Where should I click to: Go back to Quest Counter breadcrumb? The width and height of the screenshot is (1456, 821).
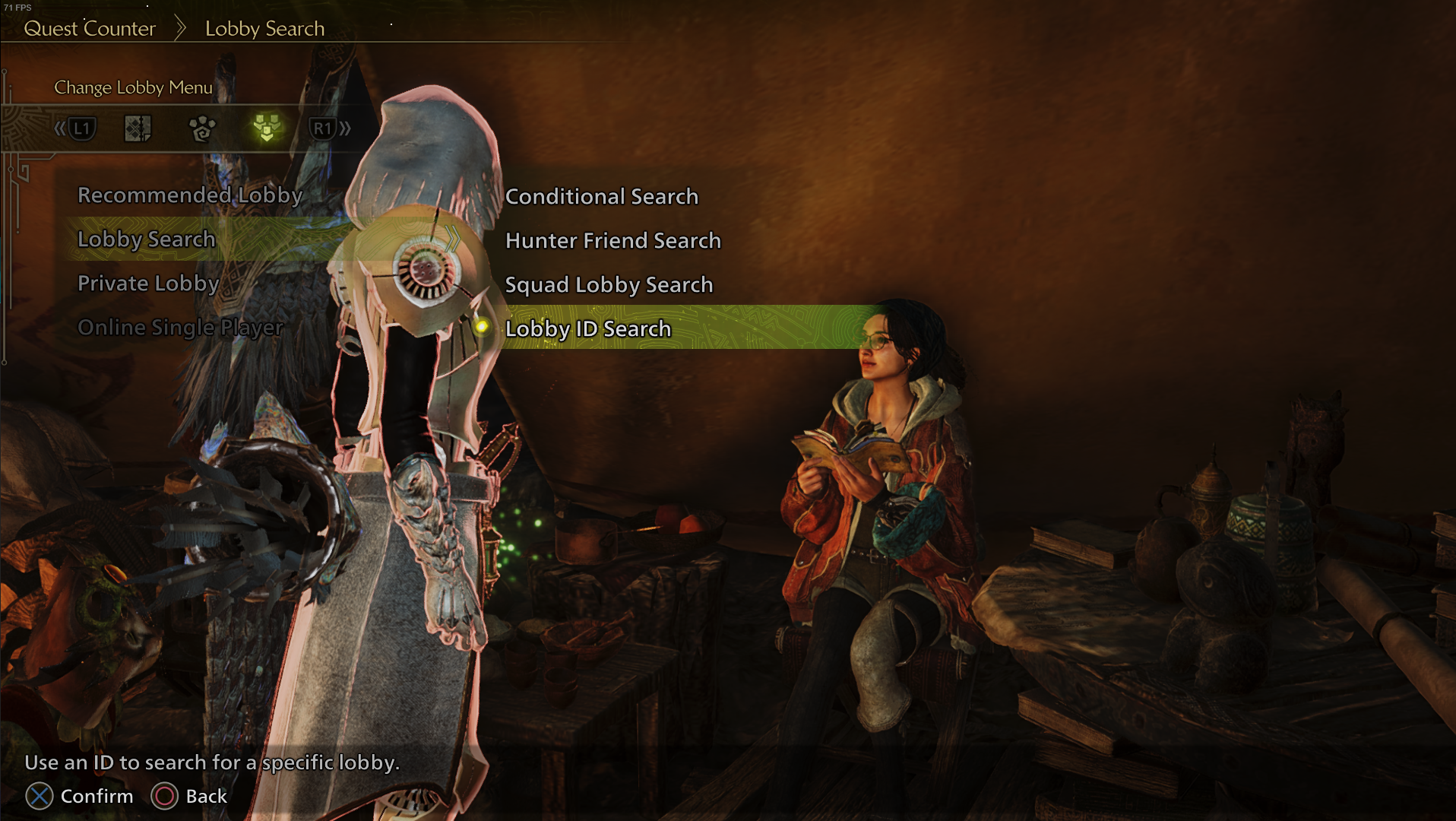coord(90,29)
